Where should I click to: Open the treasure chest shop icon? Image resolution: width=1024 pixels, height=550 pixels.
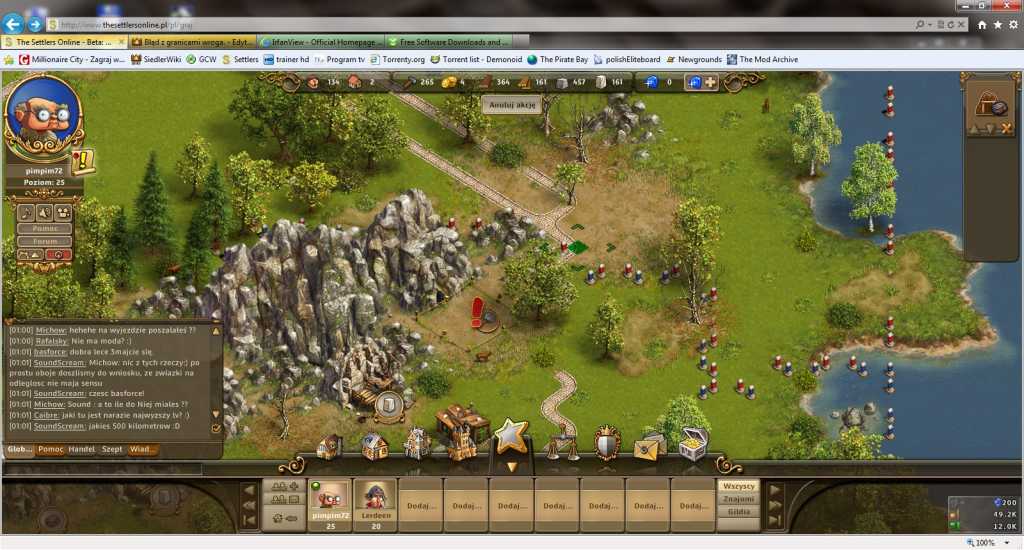pos(693,443)
